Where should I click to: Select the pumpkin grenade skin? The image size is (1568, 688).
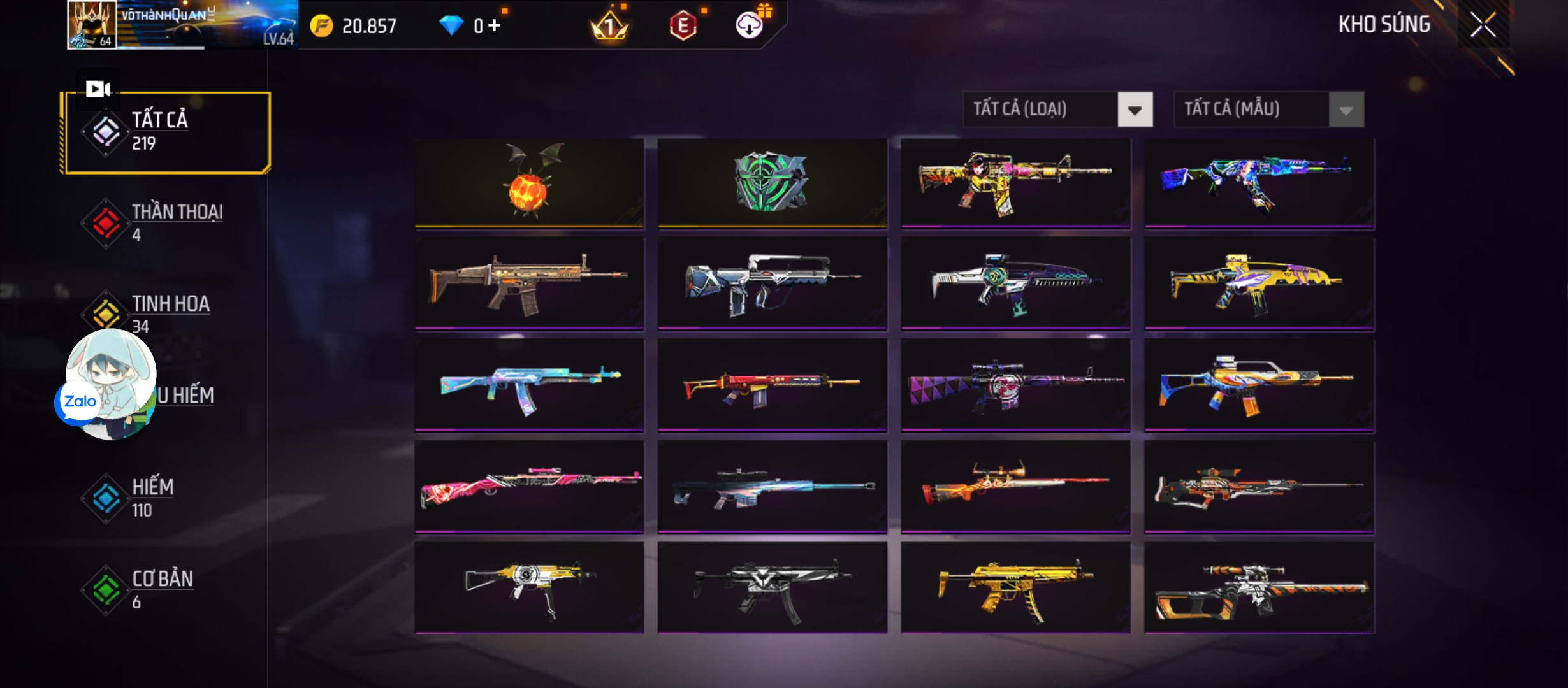coord(529,182)
